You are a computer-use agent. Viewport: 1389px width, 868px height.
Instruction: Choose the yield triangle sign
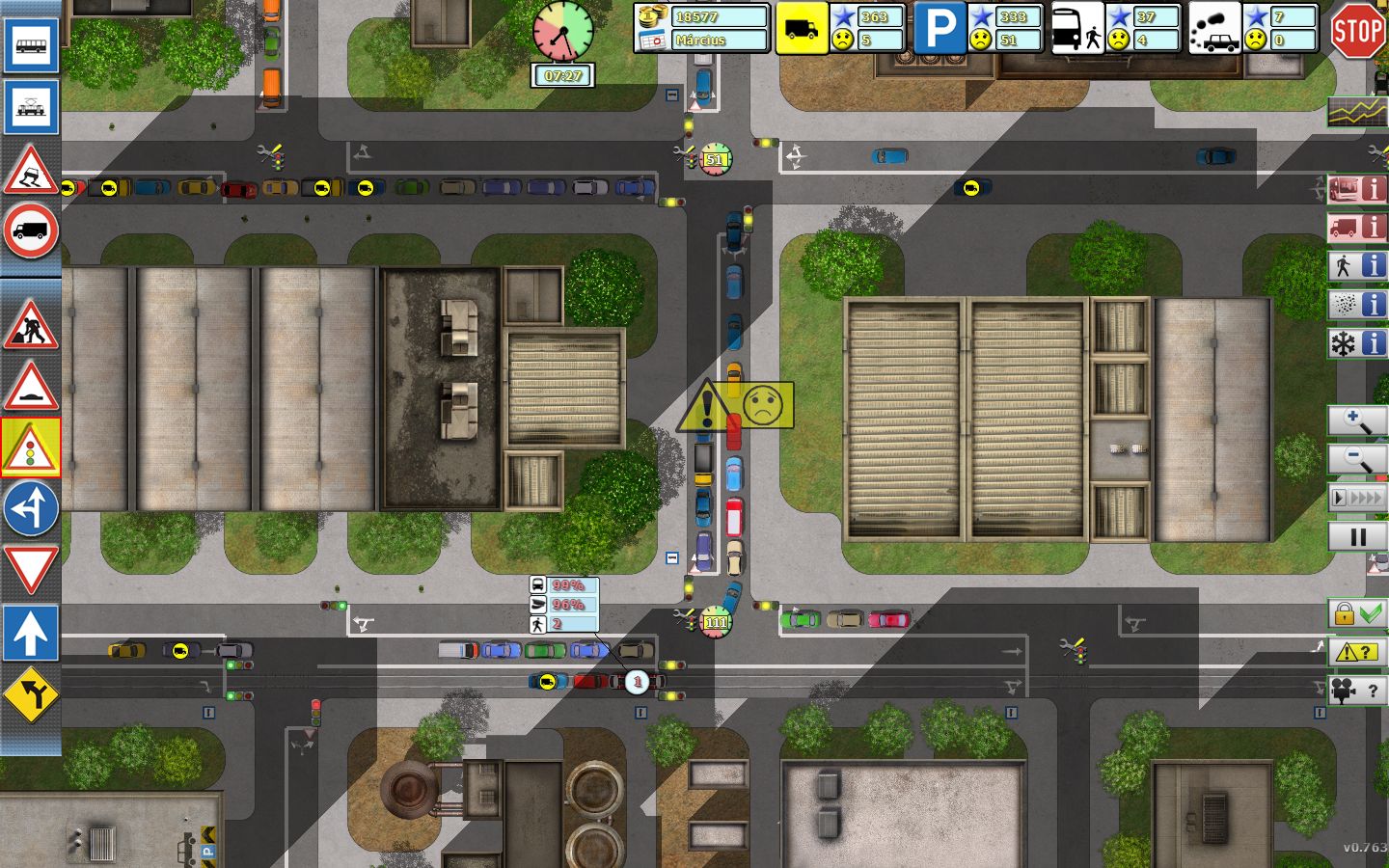31,569
